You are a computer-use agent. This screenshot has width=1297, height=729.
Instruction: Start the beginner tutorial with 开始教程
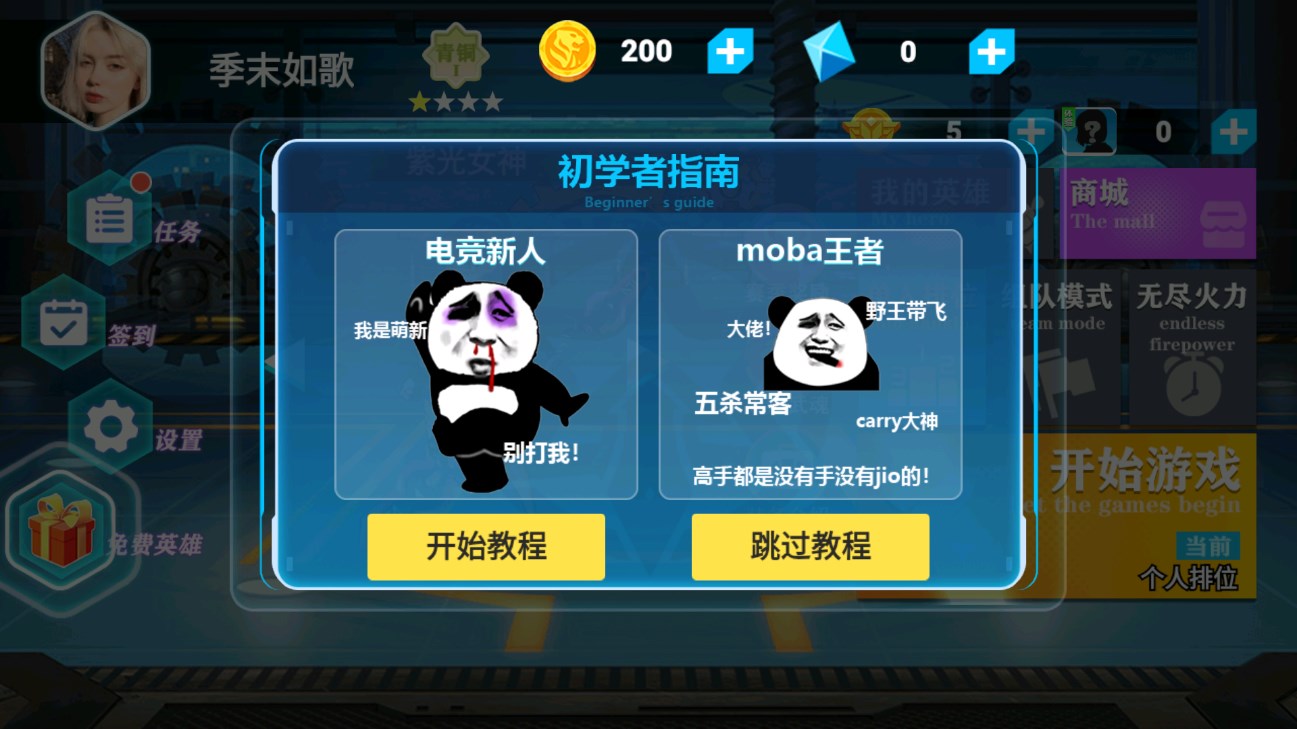[x=486, y=547]
